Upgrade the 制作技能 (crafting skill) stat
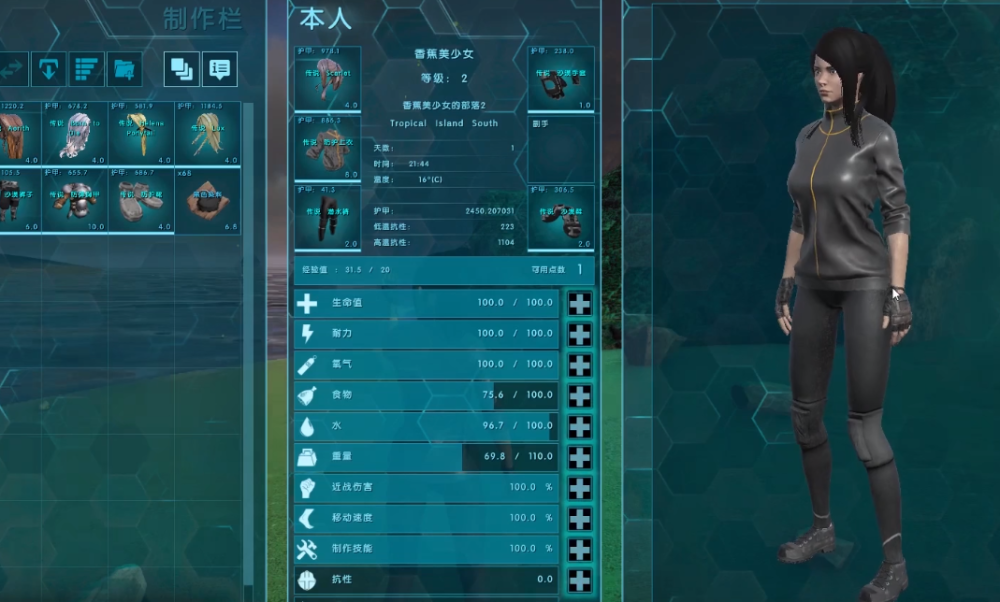 579,551
